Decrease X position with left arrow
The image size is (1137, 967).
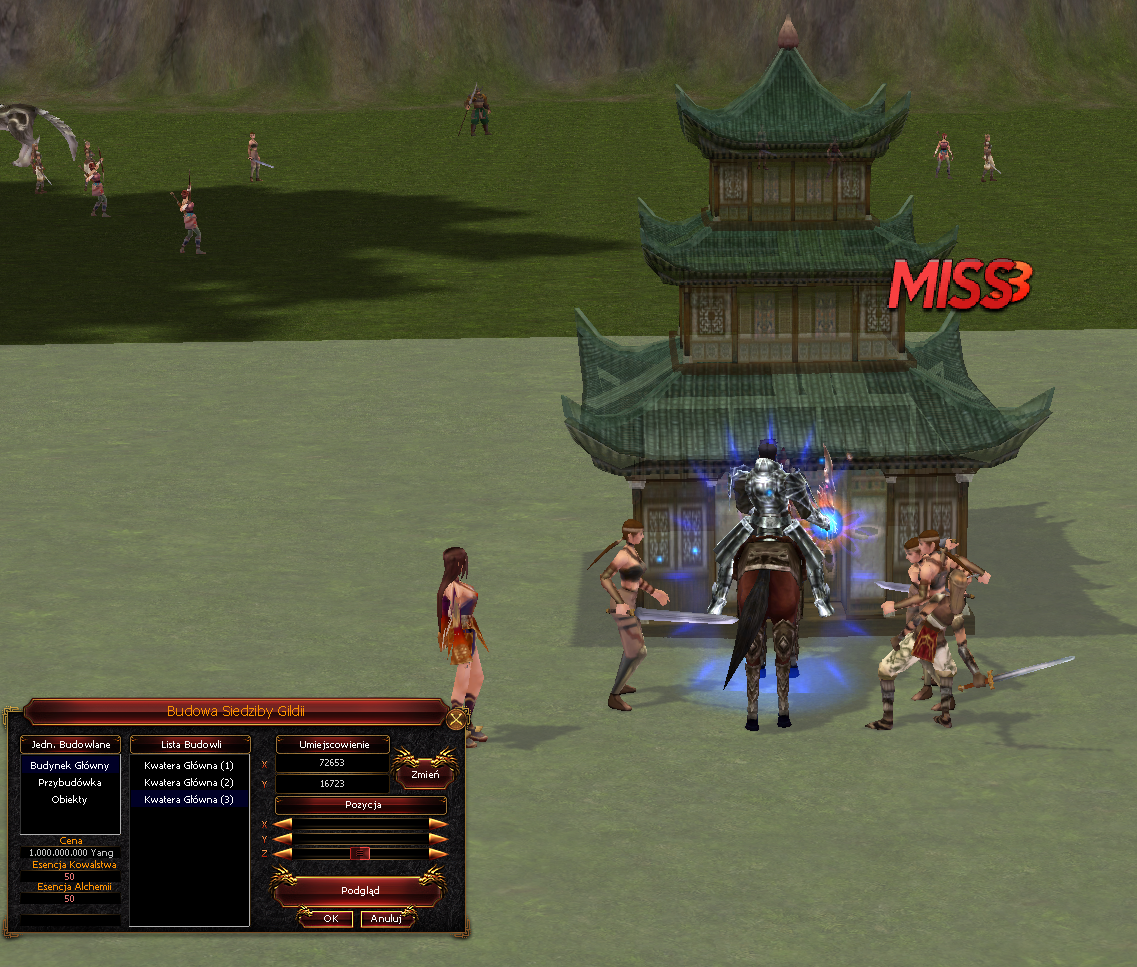(284, 824)
